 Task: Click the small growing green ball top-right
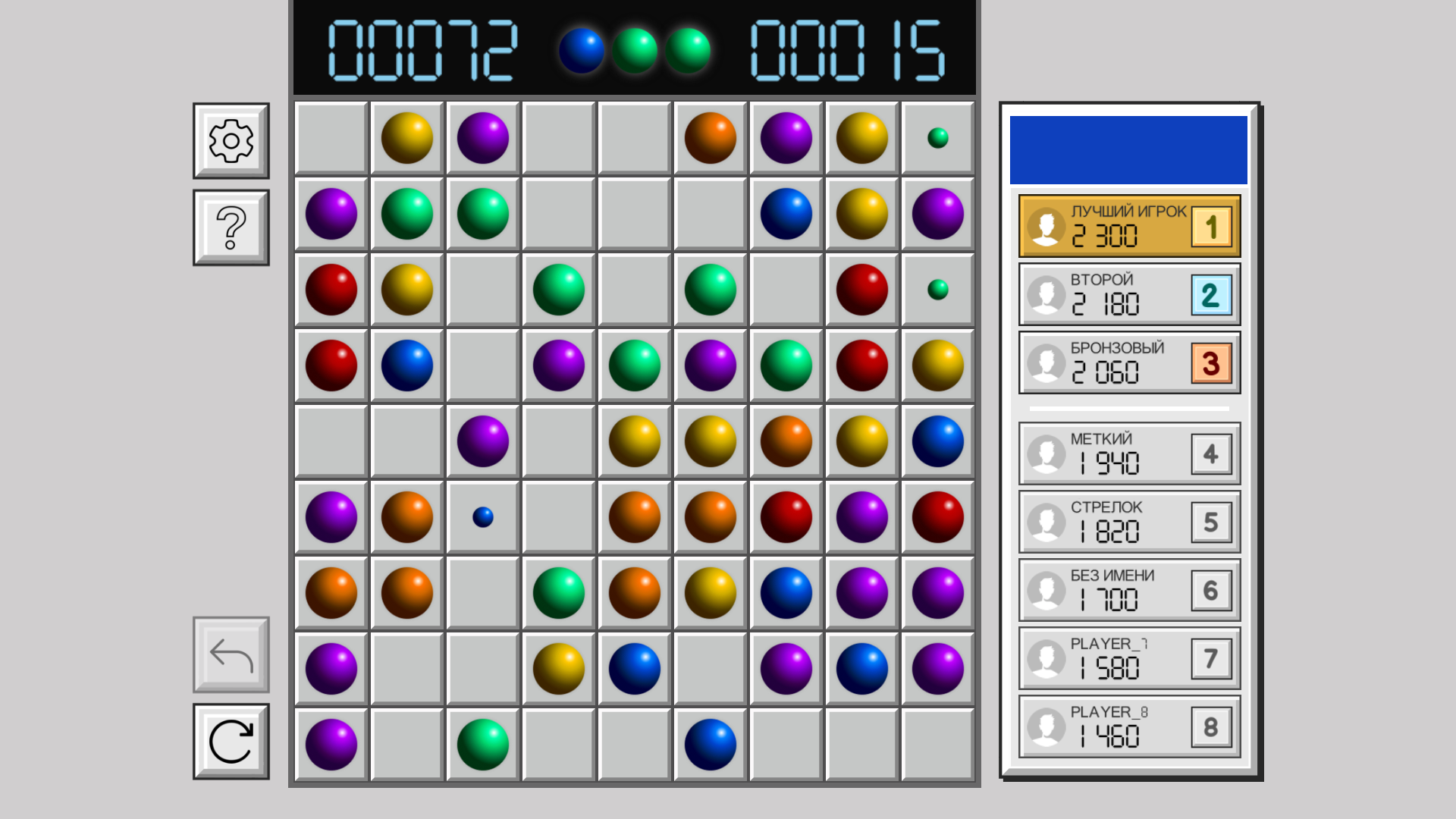coord(938,137)
